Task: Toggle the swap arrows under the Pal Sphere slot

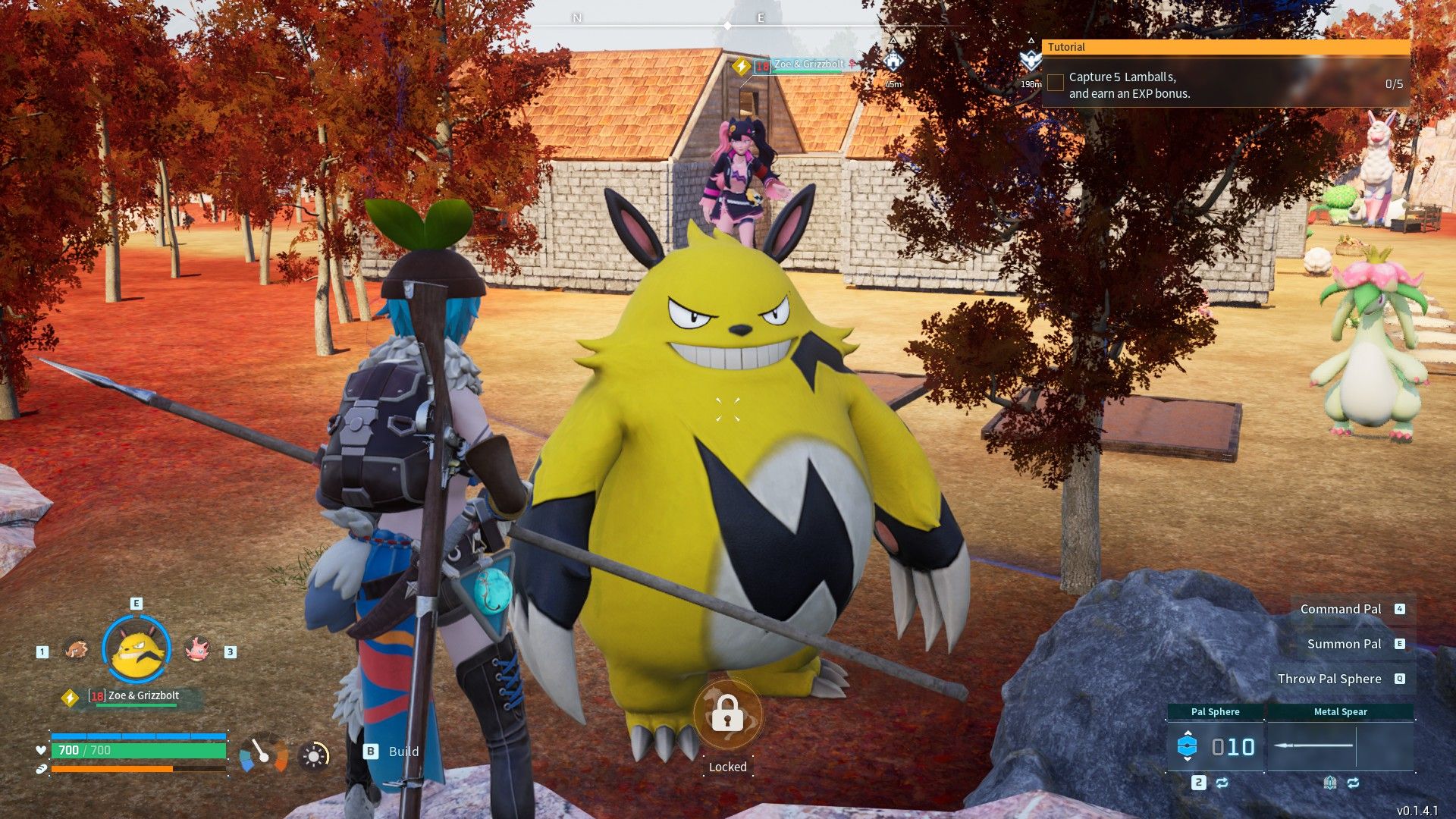Action: 1222,783
